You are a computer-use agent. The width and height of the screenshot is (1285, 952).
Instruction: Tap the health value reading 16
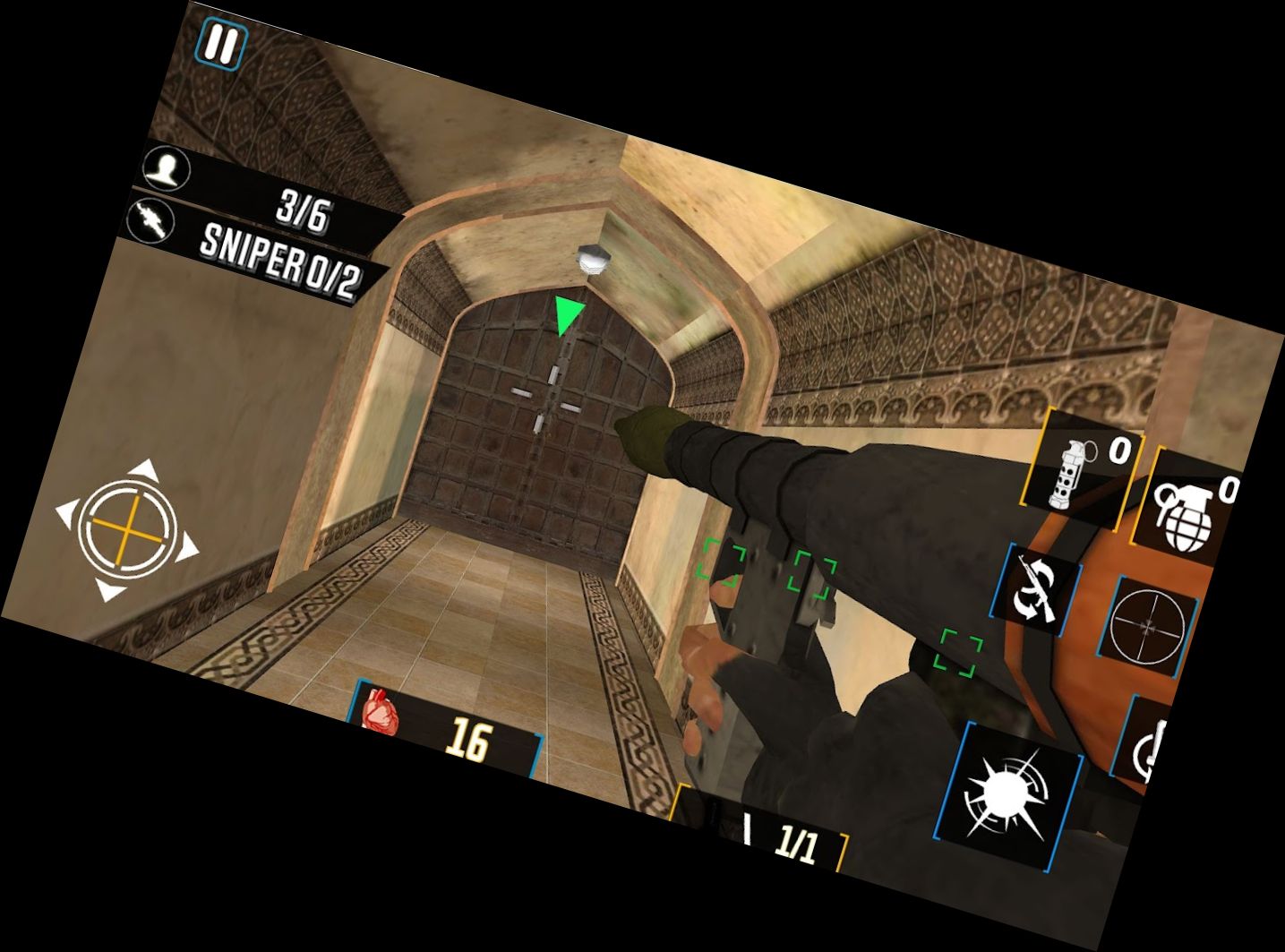click(470, 739)
